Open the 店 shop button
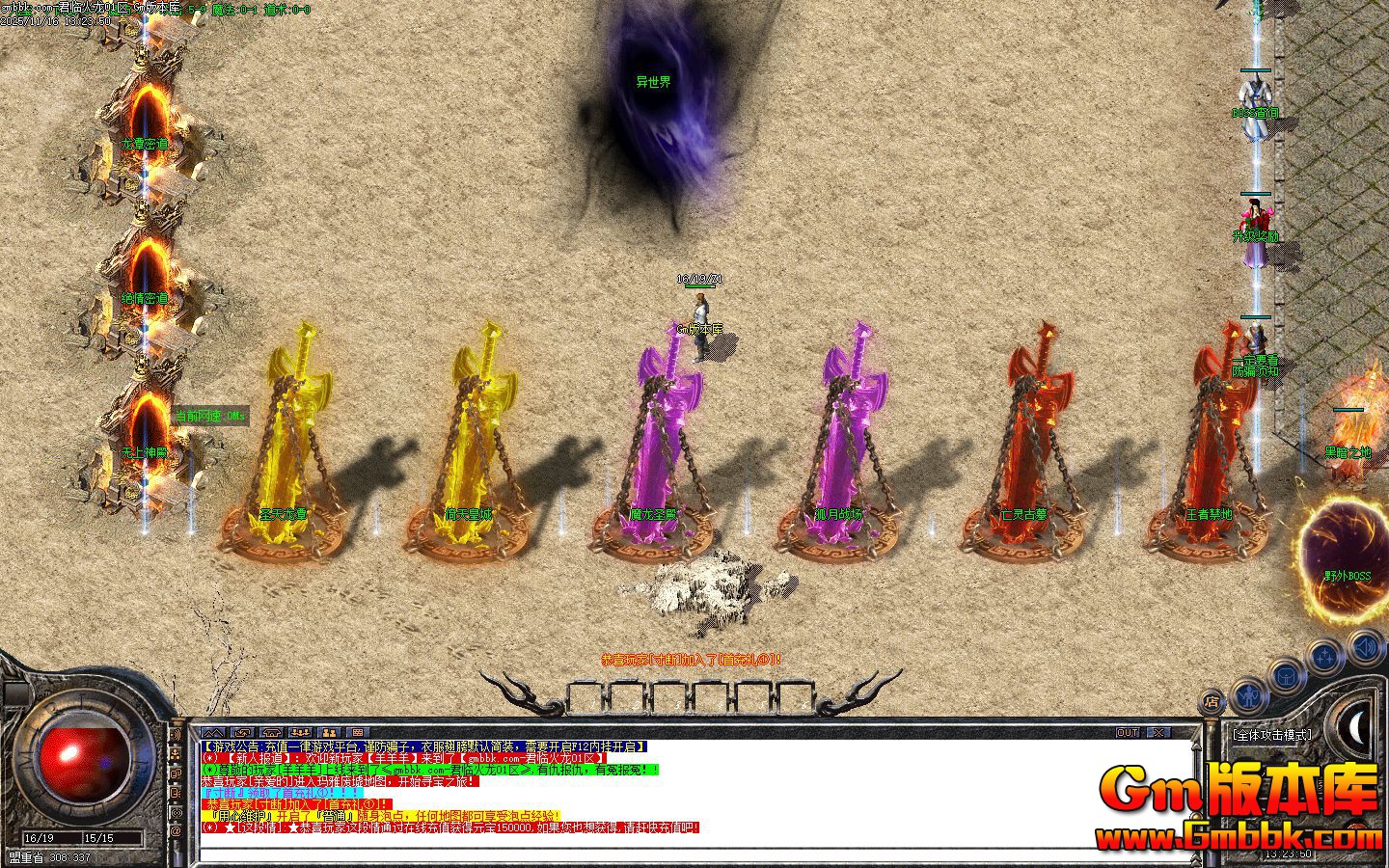The height and width of the screenshot is (868, 1389). tap(1211, 701)
